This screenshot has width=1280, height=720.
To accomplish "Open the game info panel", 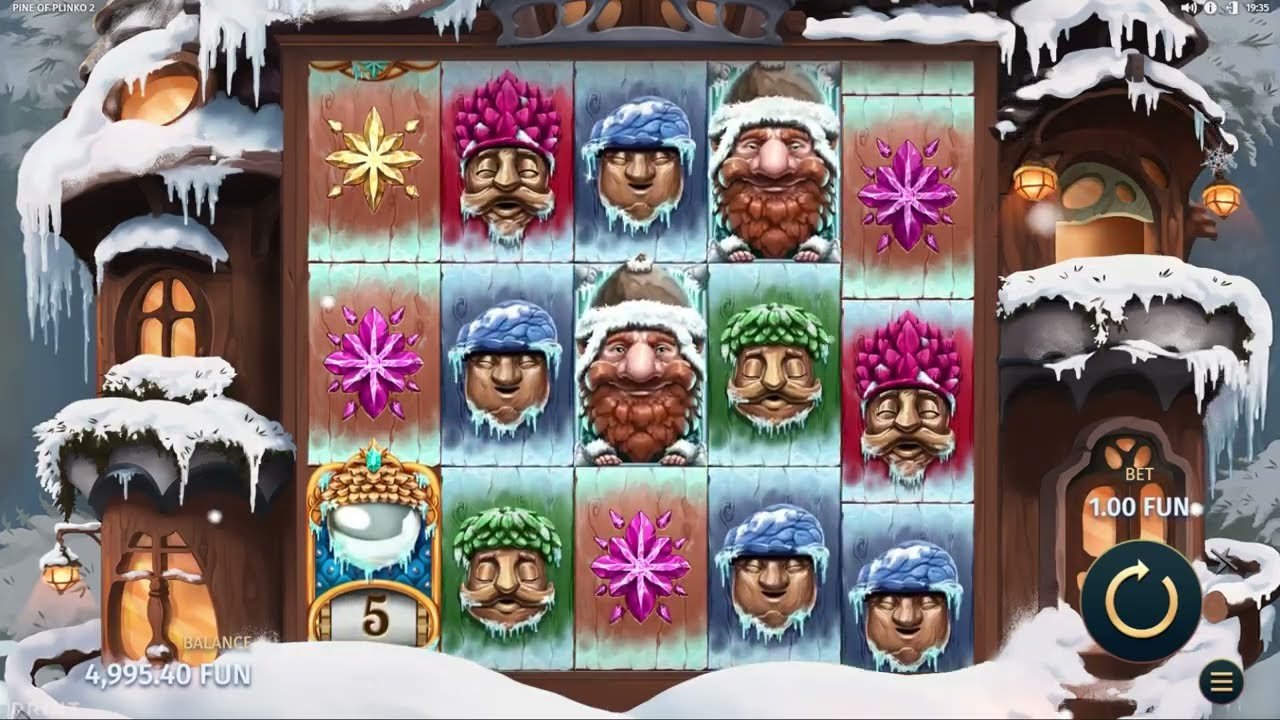I will point(1211,8).
